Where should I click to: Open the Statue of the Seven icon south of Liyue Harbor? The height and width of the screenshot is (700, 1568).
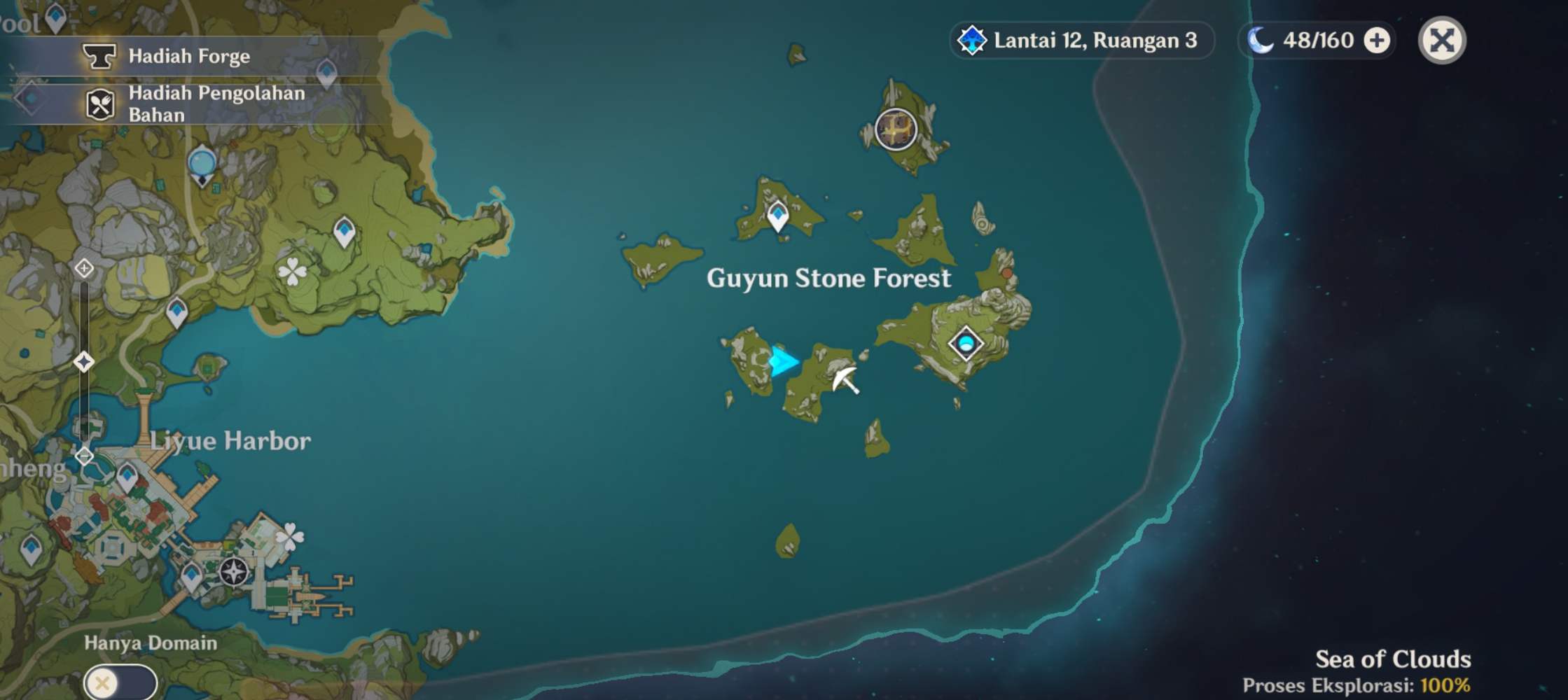coord(233,570)
